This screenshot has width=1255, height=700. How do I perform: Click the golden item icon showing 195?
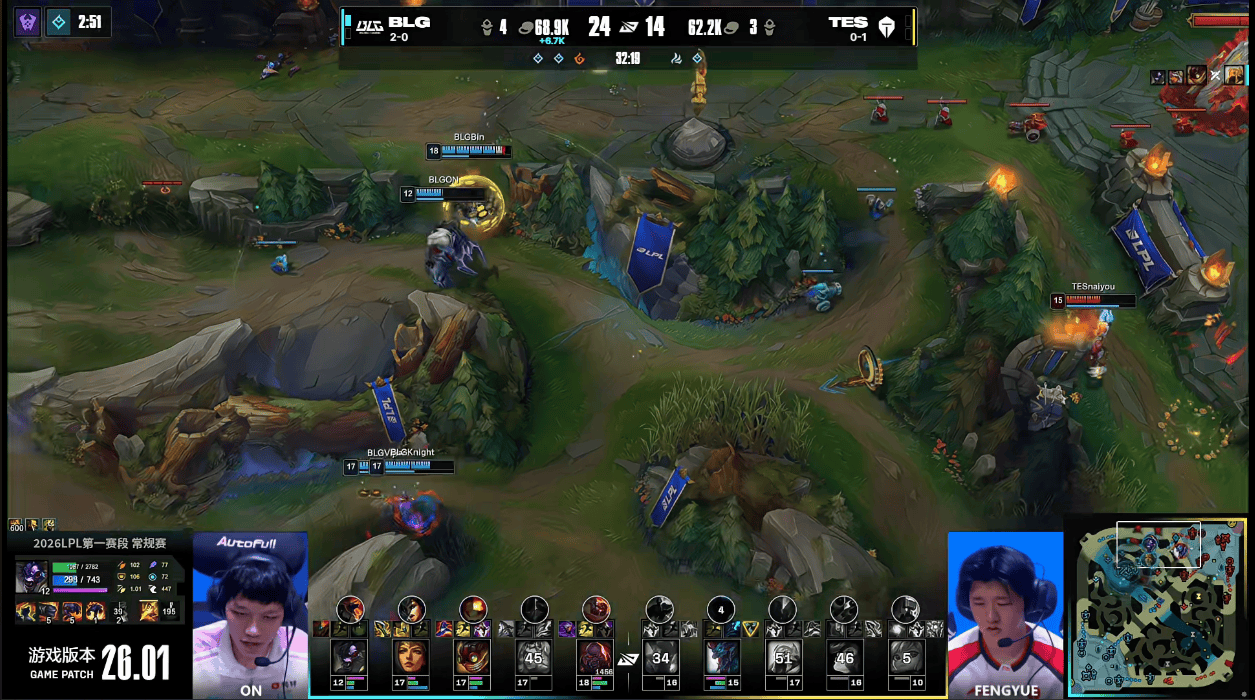tap(148, 610)
